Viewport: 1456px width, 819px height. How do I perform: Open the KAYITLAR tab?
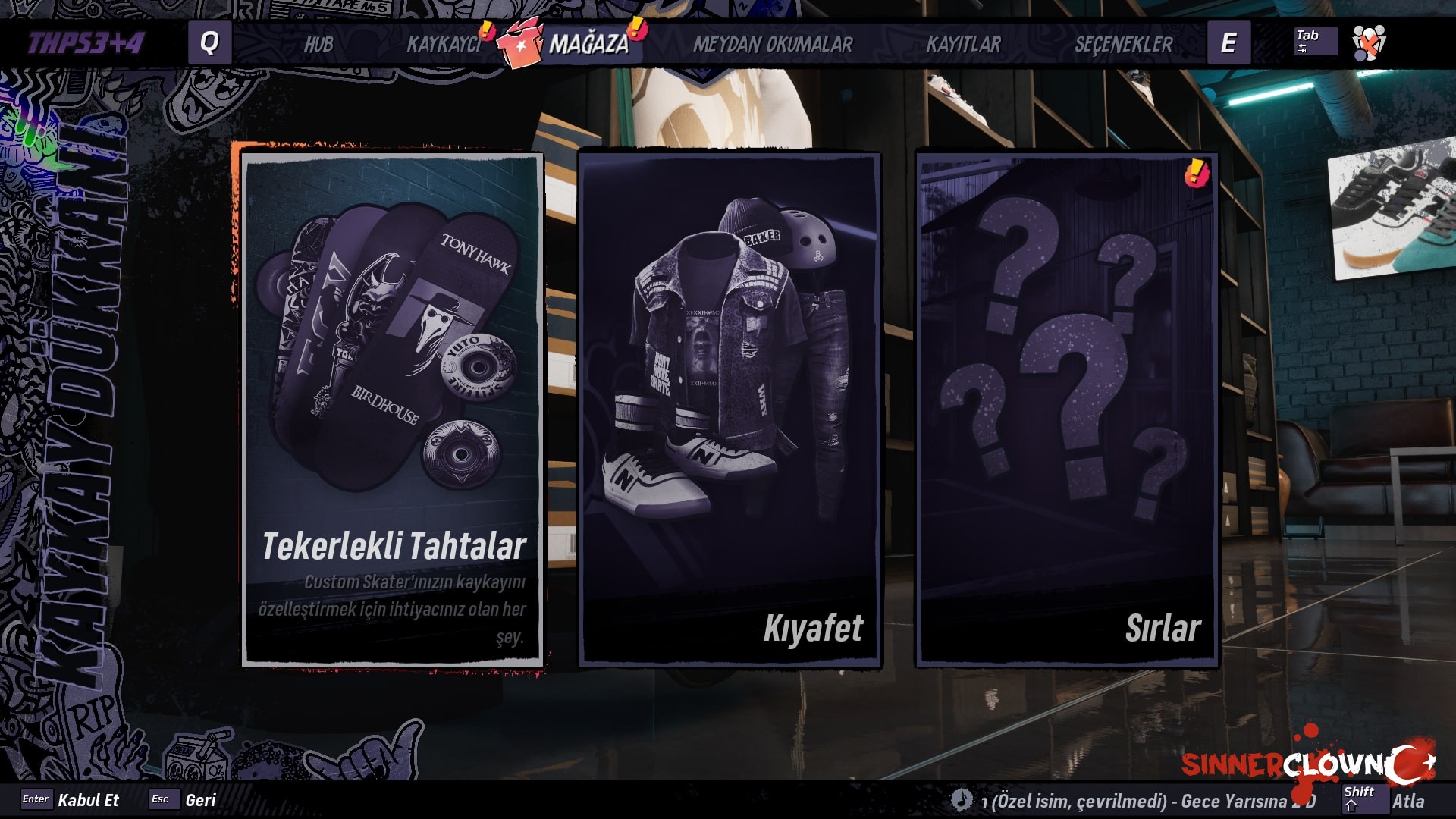tap(963, 45)
